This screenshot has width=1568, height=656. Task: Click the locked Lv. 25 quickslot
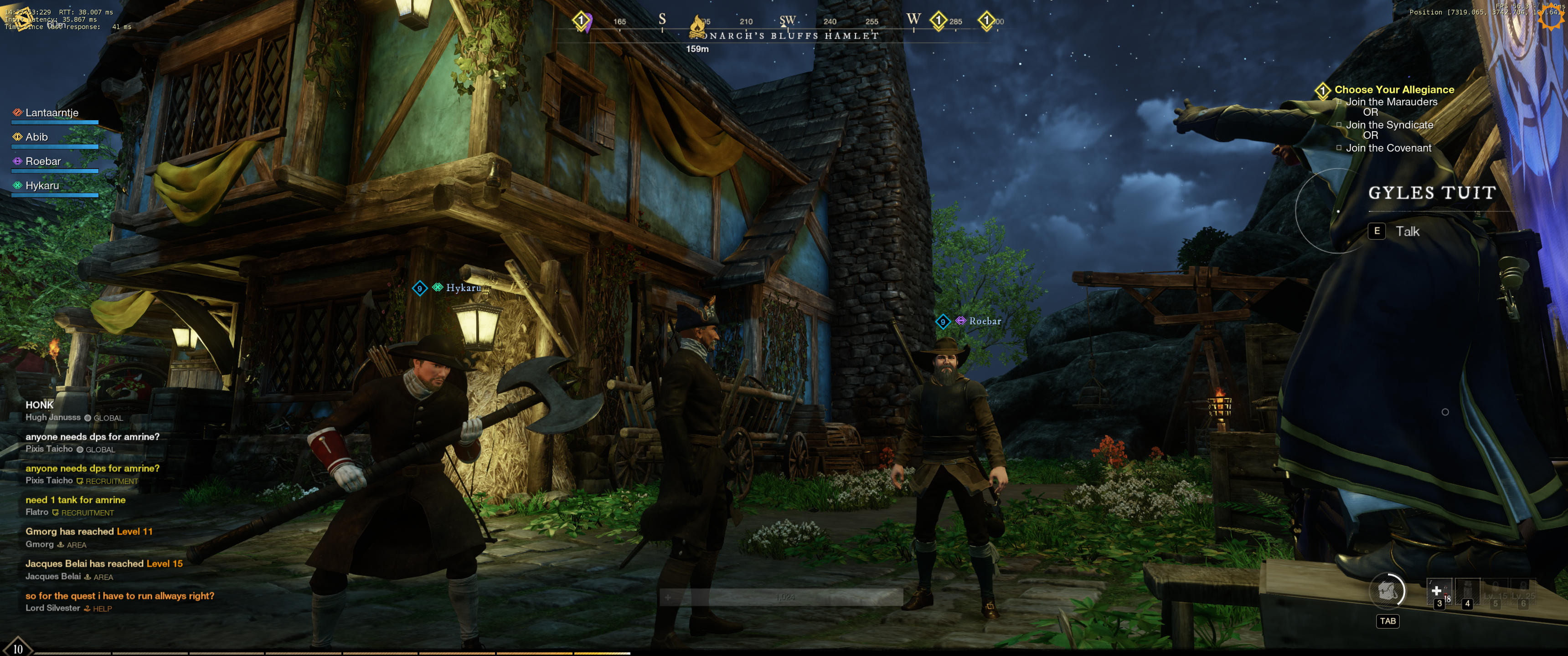(x=1523, y=592)
